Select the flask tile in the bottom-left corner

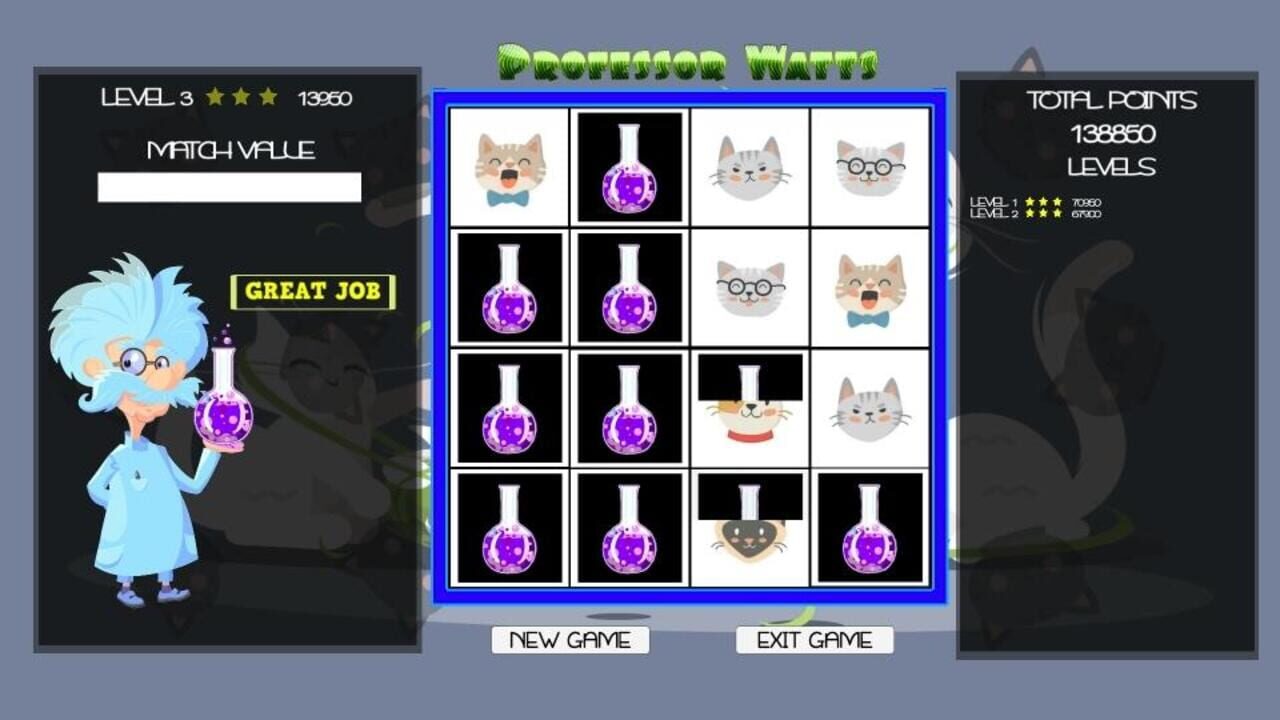[x=510, y=525]
